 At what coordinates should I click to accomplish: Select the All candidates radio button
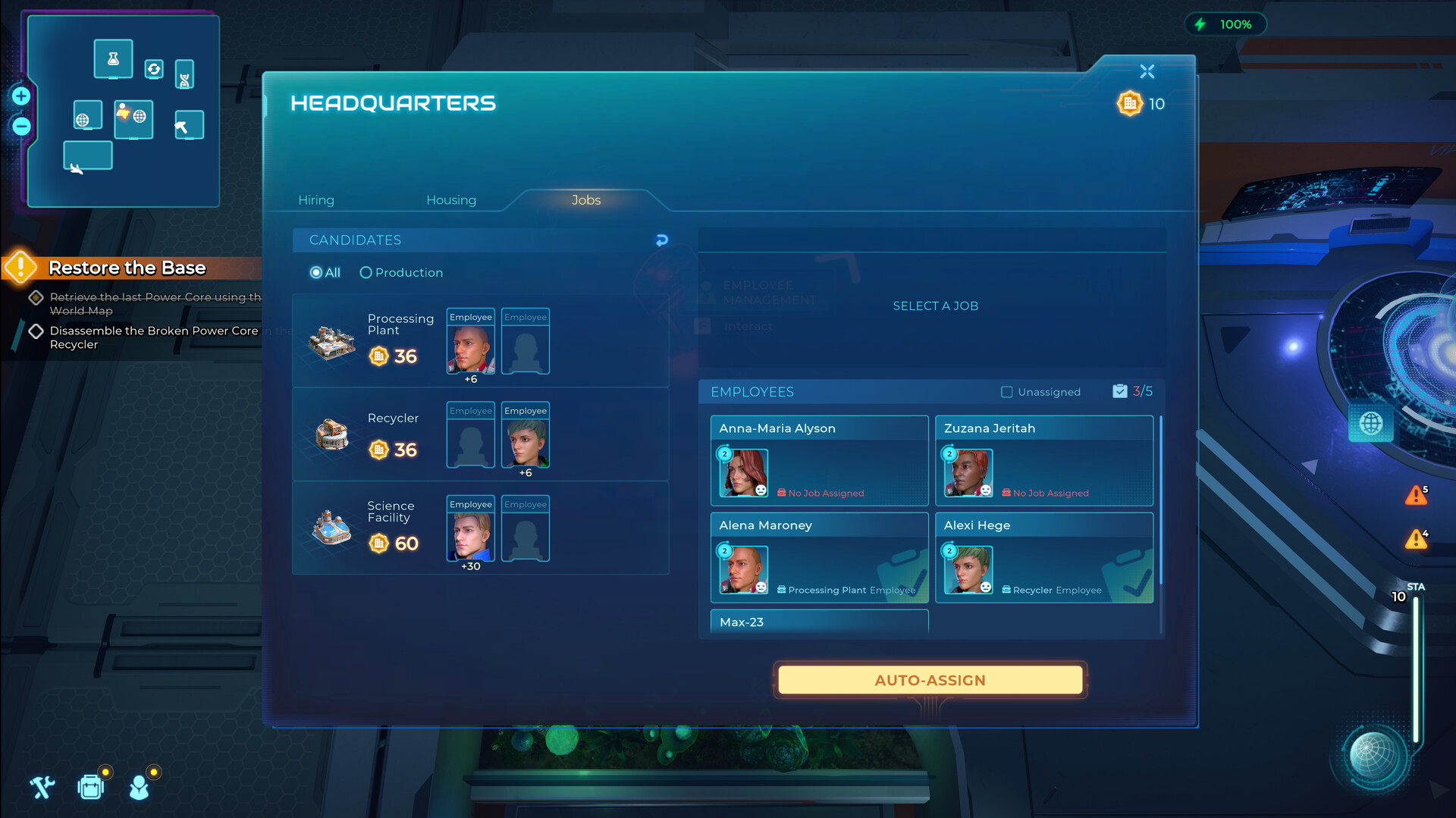315,272
